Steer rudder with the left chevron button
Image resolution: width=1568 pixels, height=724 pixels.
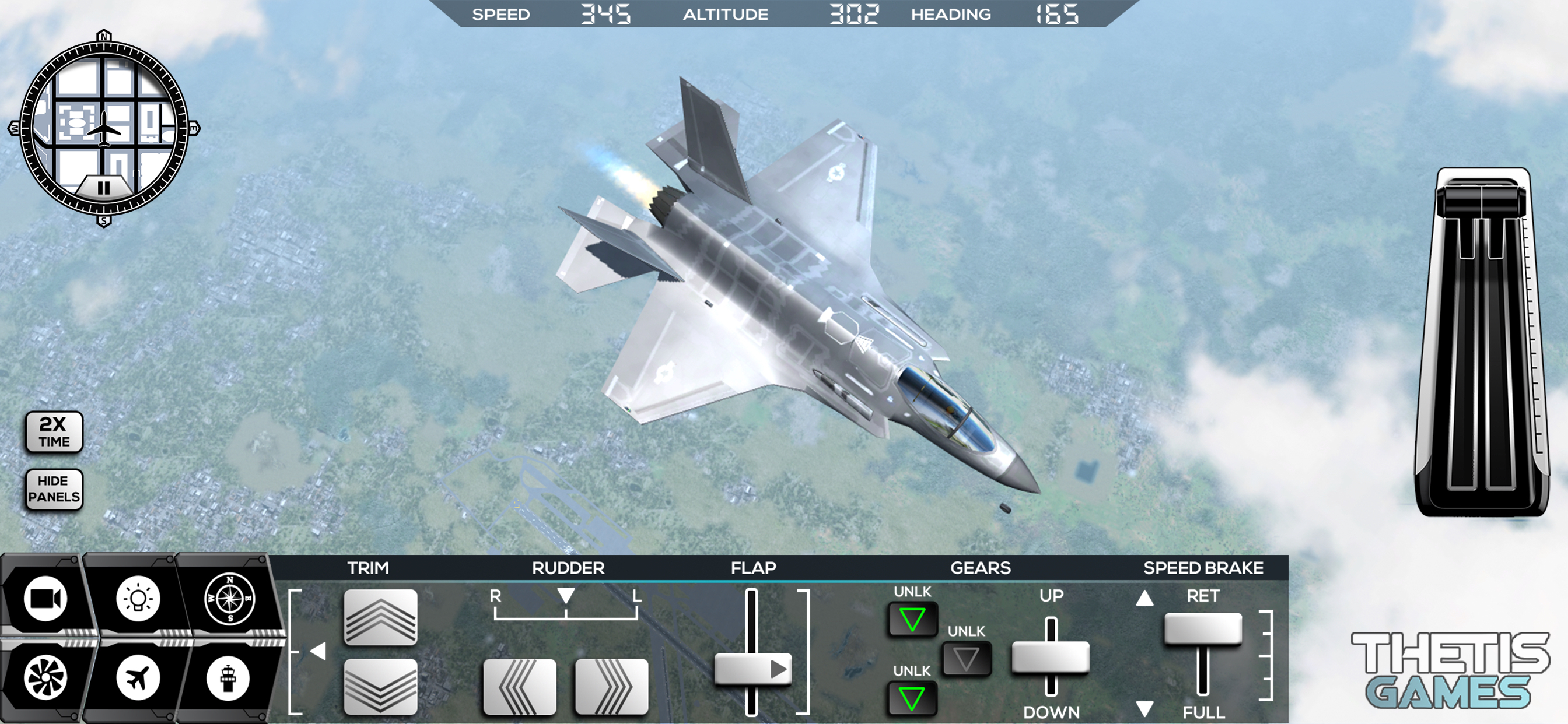(520, 686)
